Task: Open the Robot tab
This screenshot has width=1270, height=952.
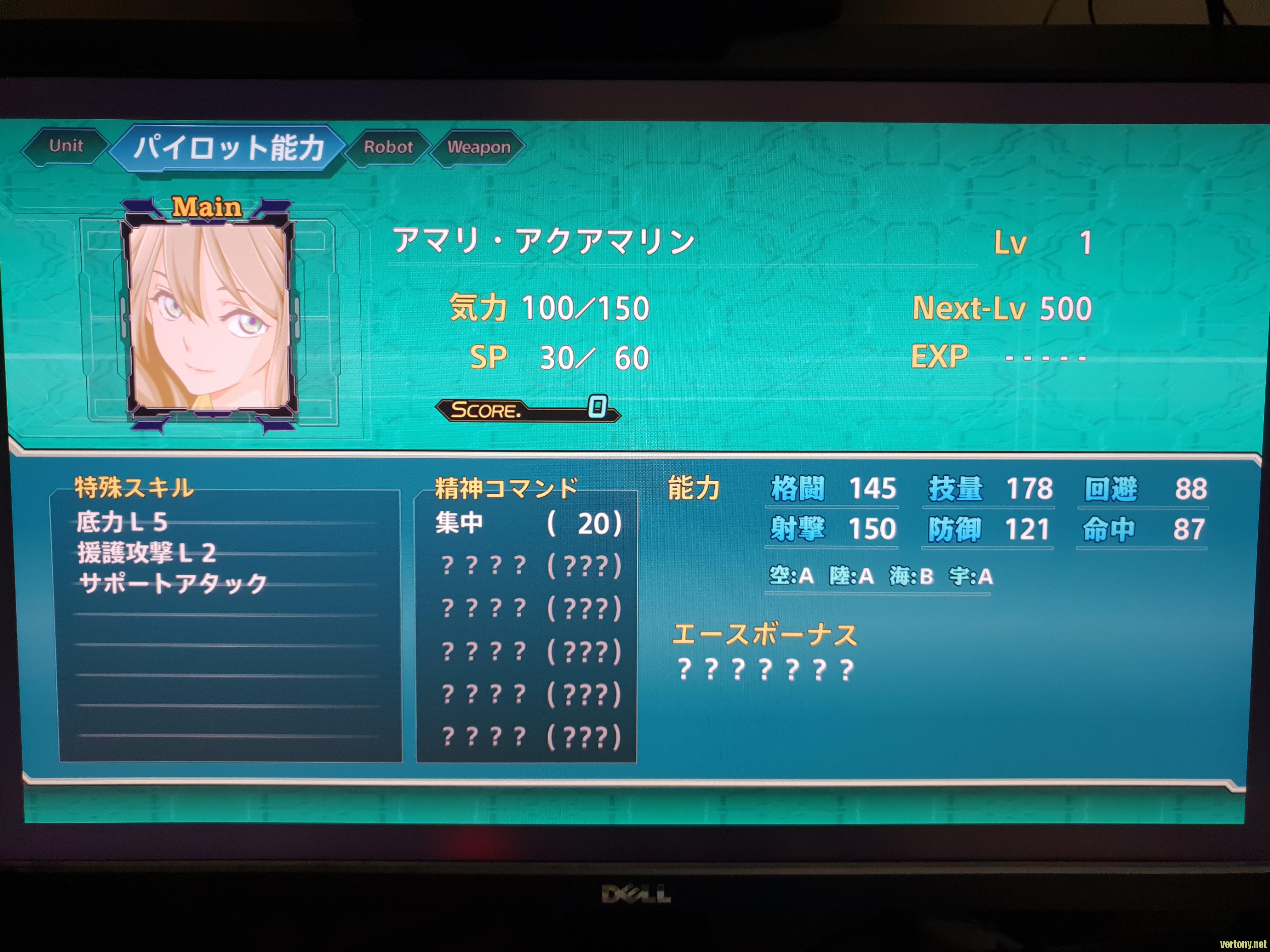Action: (388, 147)
